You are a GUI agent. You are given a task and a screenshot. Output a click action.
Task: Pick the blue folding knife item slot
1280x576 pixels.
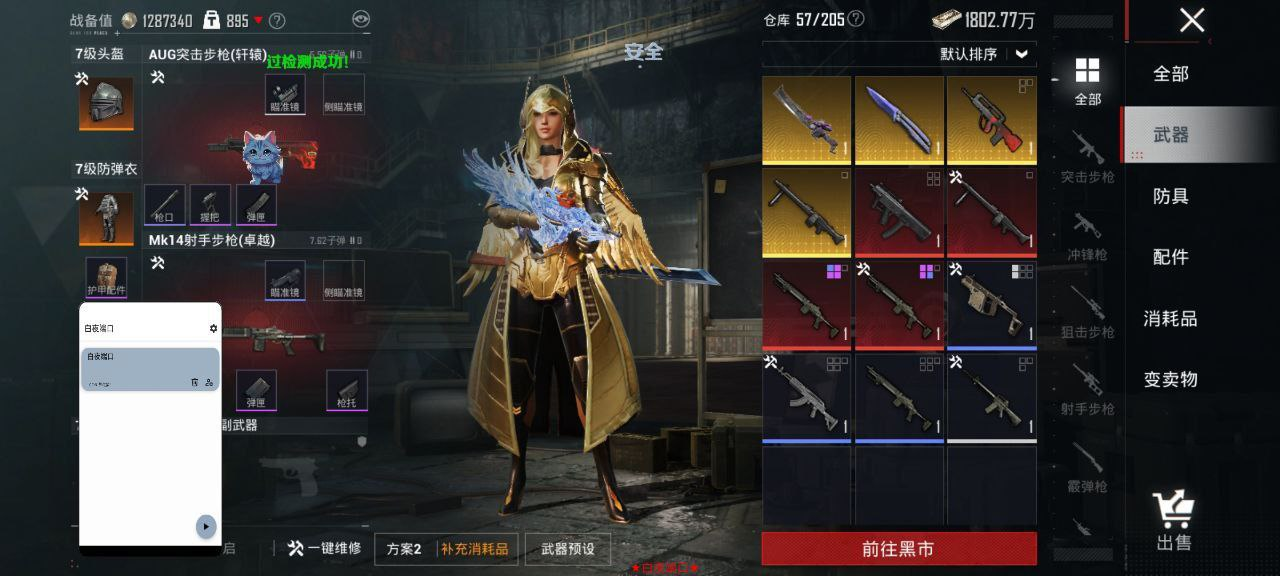(899, 120)
